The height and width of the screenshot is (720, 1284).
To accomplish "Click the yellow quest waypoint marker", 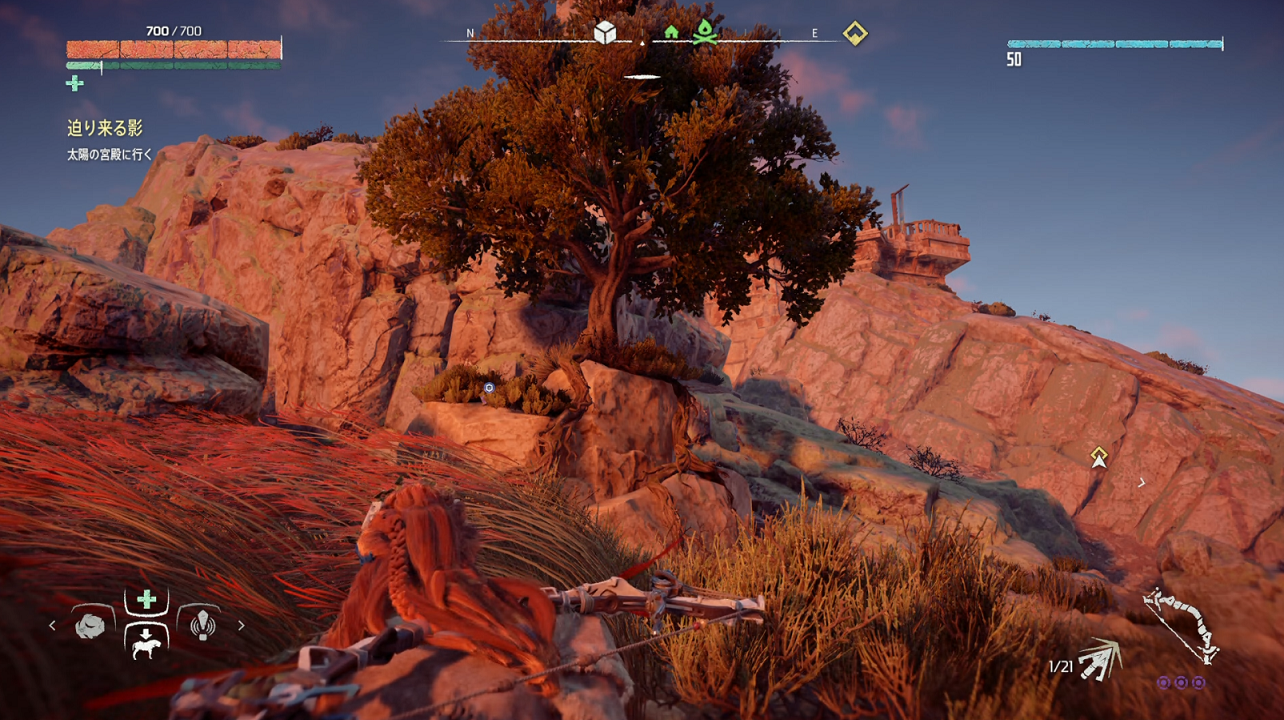I will point(1099,457).
